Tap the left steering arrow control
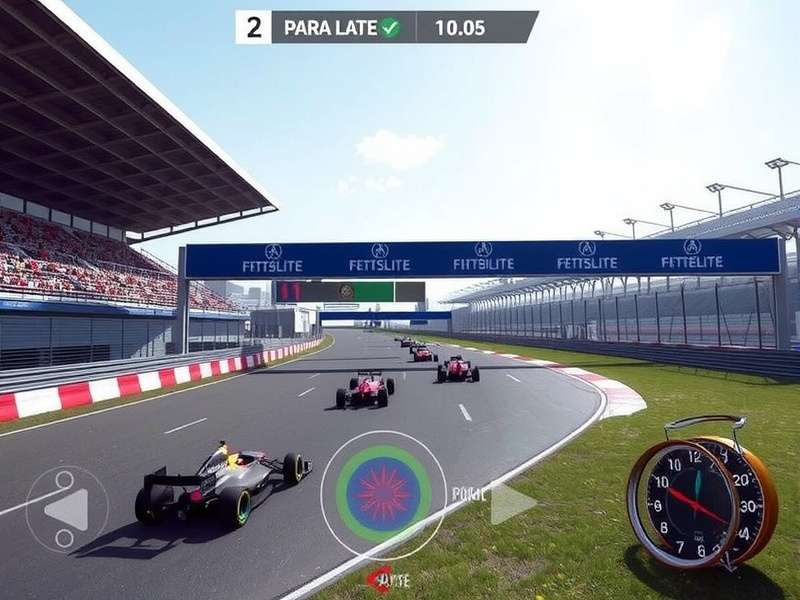 (x=67, y=509)
